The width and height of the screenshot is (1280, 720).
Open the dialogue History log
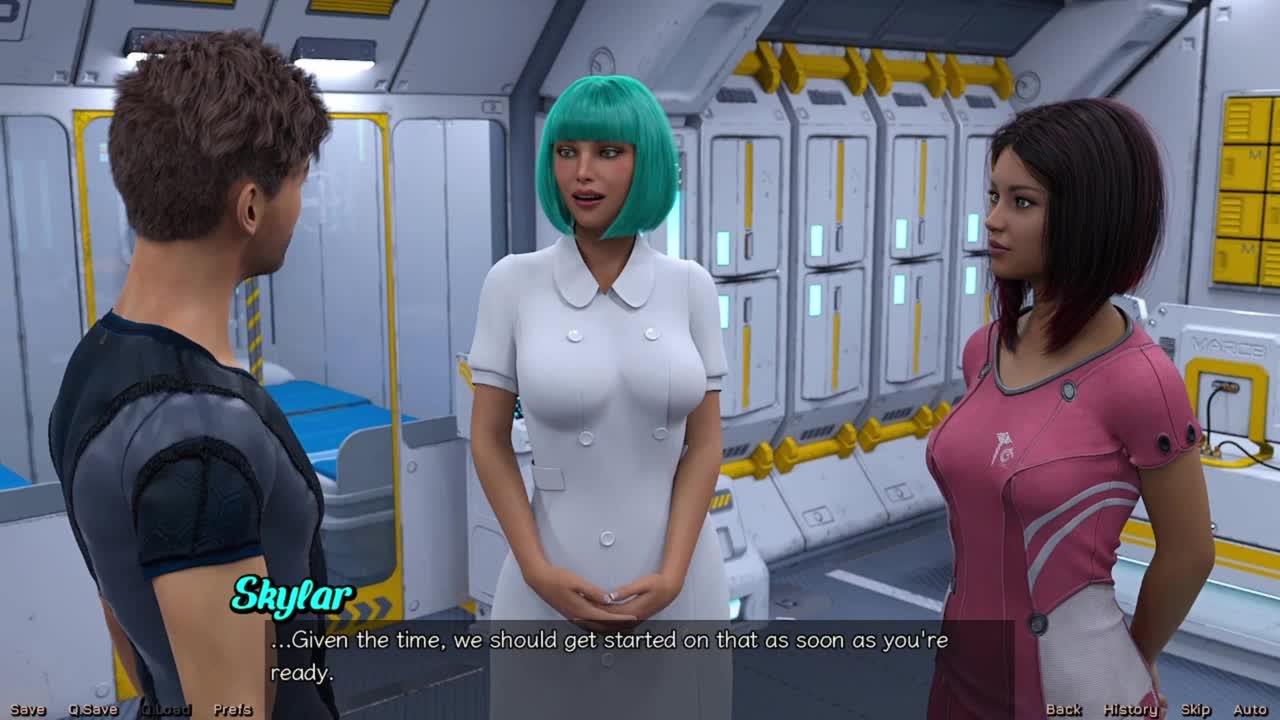coord(1130,709)
